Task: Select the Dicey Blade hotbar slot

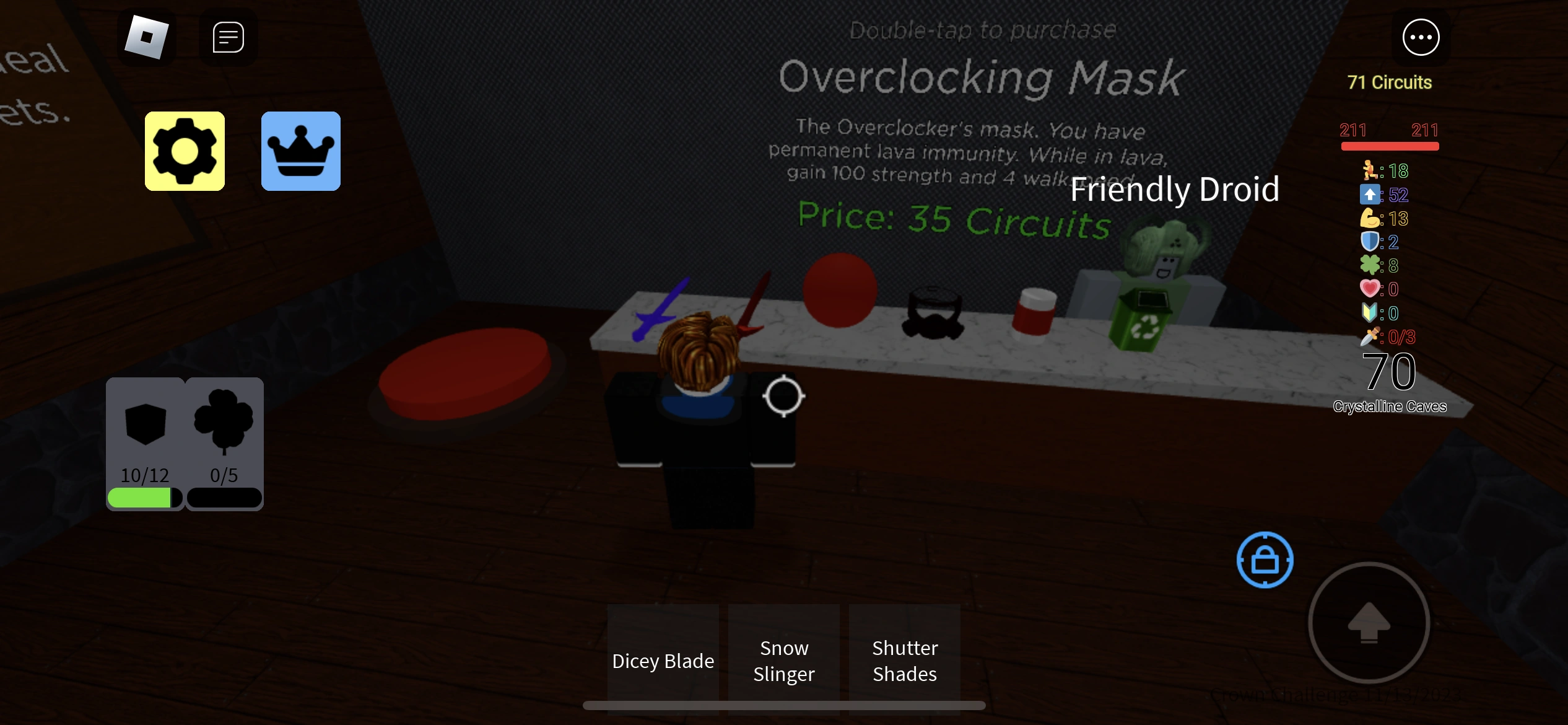Action: tap(663, 660)
